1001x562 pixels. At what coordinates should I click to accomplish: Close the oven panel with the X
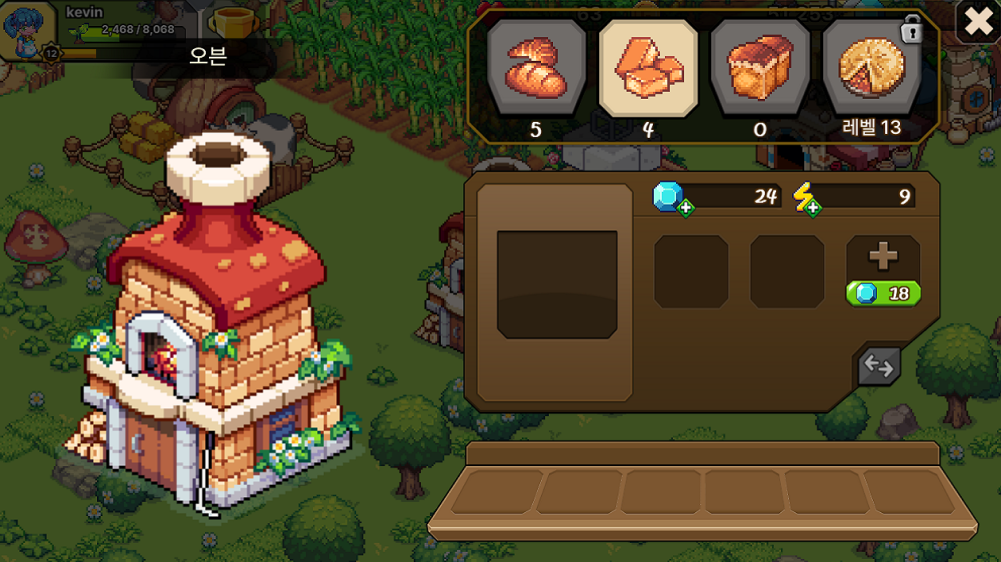pos(977,21)
